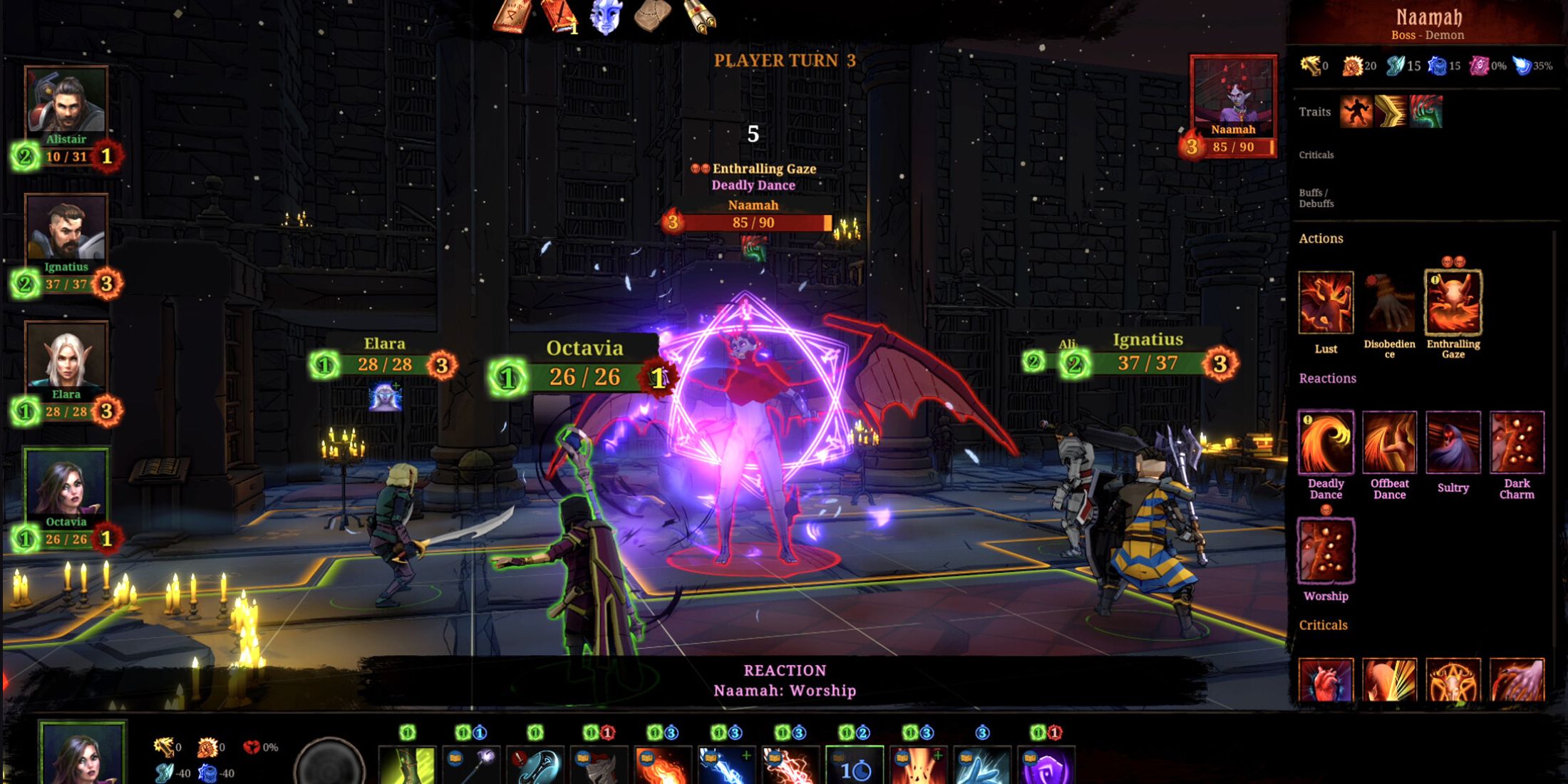
Task: Select the Offbeat Dance reaction
Action: (1388, 442)
